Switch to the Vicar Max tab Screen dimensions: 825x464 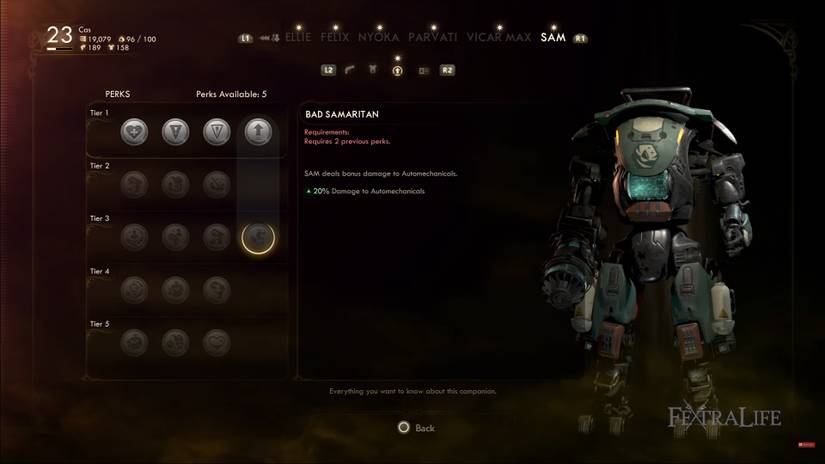coord(499,38)
